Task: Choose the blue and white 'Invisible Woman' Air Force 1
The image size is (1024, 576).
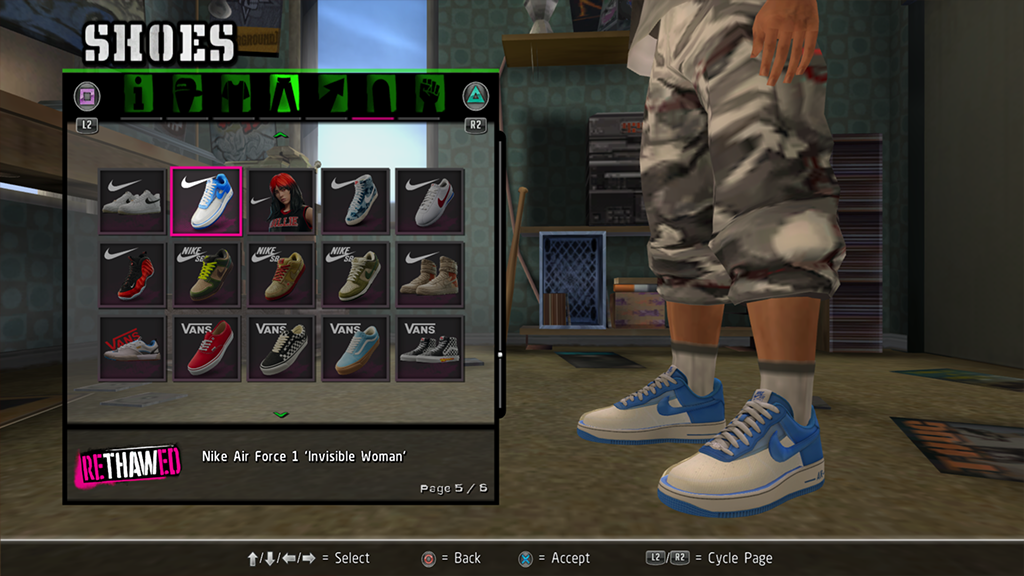Action: pyautogui.click(x=206, y=201)
